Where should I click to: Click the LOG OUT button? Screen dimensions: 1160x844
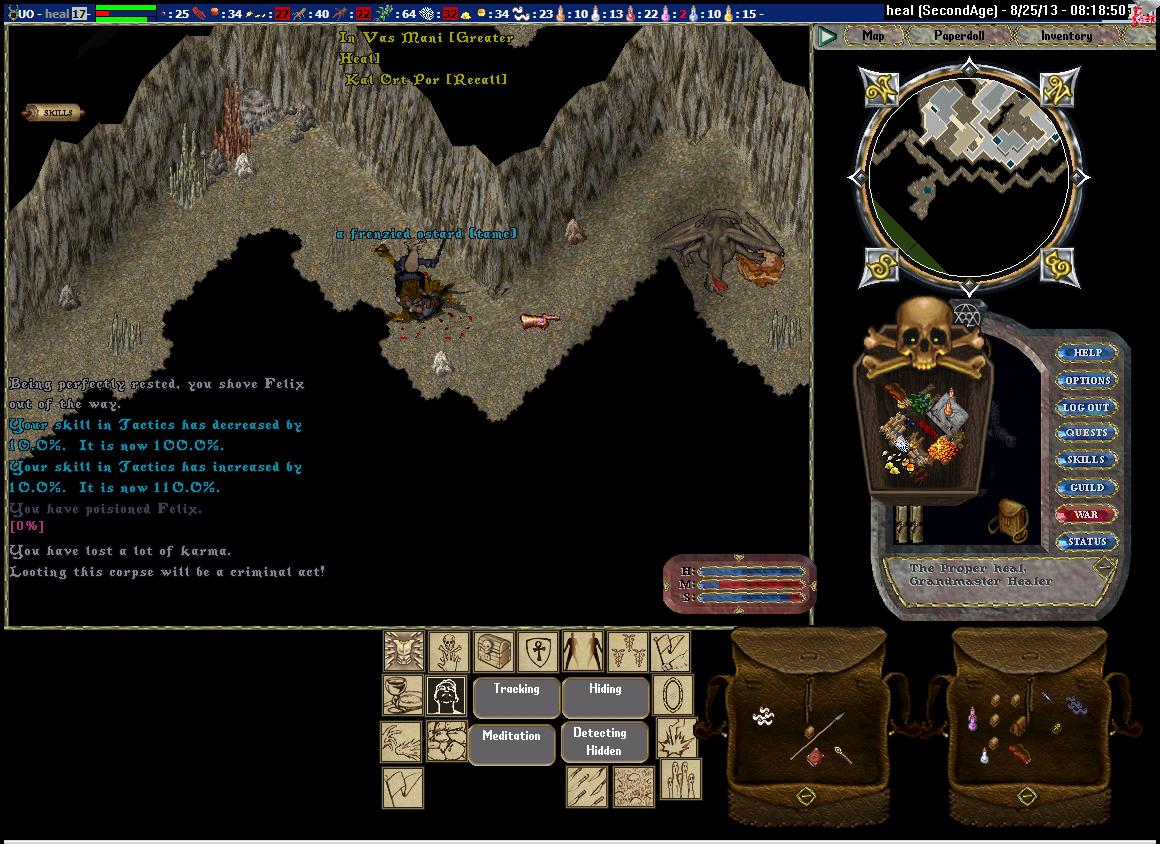[x=1087, y=407]
